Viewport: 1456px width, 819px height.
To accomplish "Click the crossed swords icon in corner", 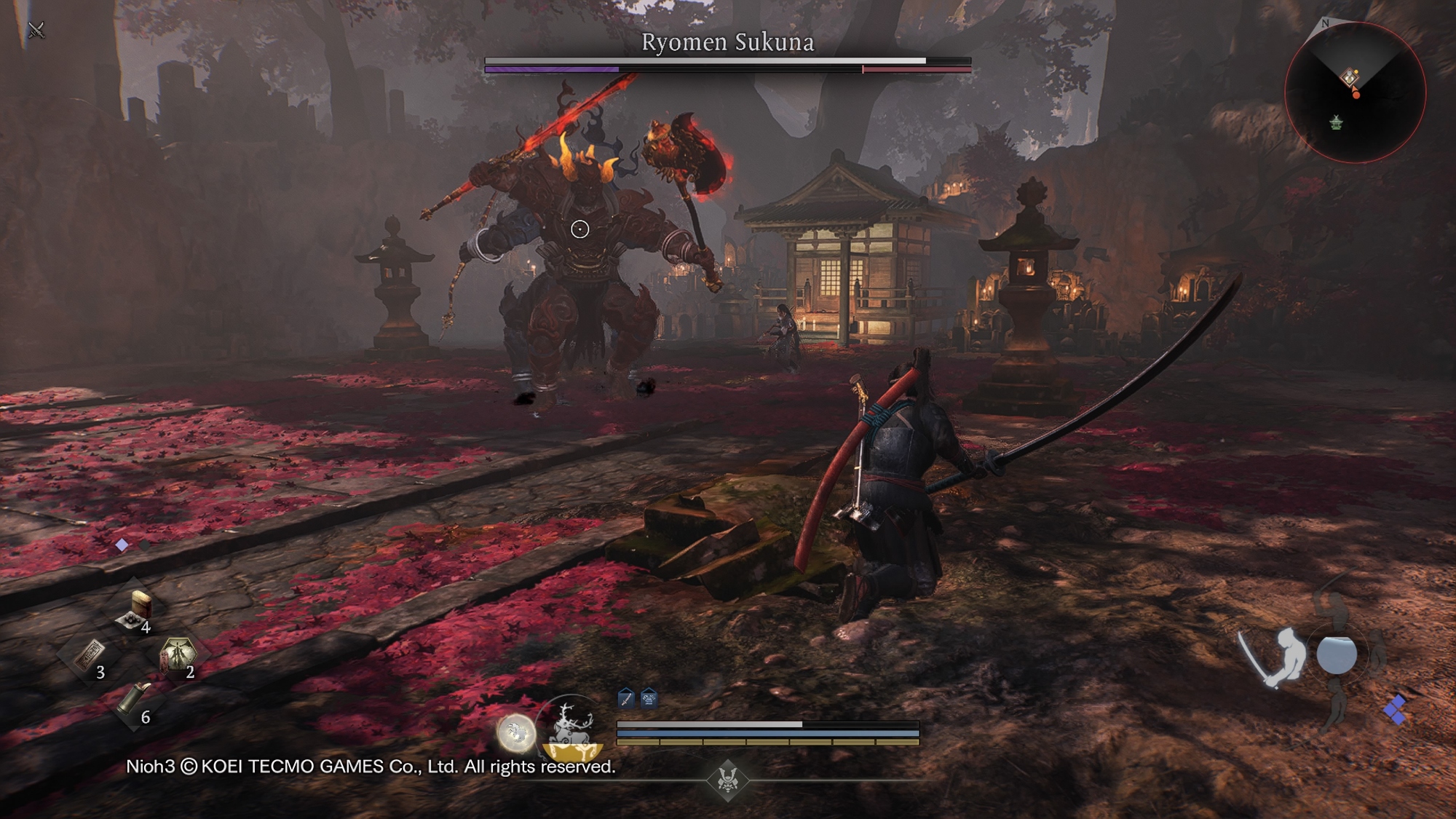I will [36, 30].
